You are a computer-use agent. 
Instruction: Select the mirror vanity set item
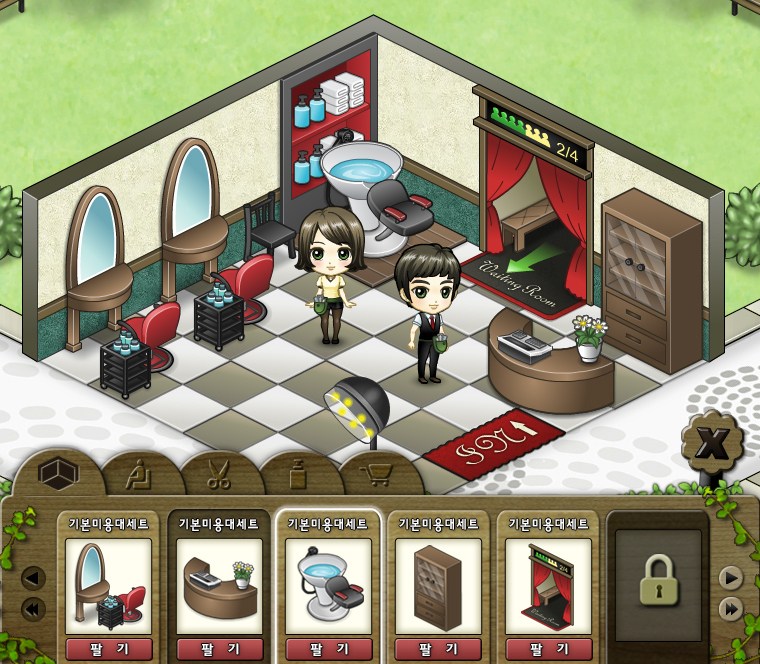pyautogui.click(x=109, y=586)
